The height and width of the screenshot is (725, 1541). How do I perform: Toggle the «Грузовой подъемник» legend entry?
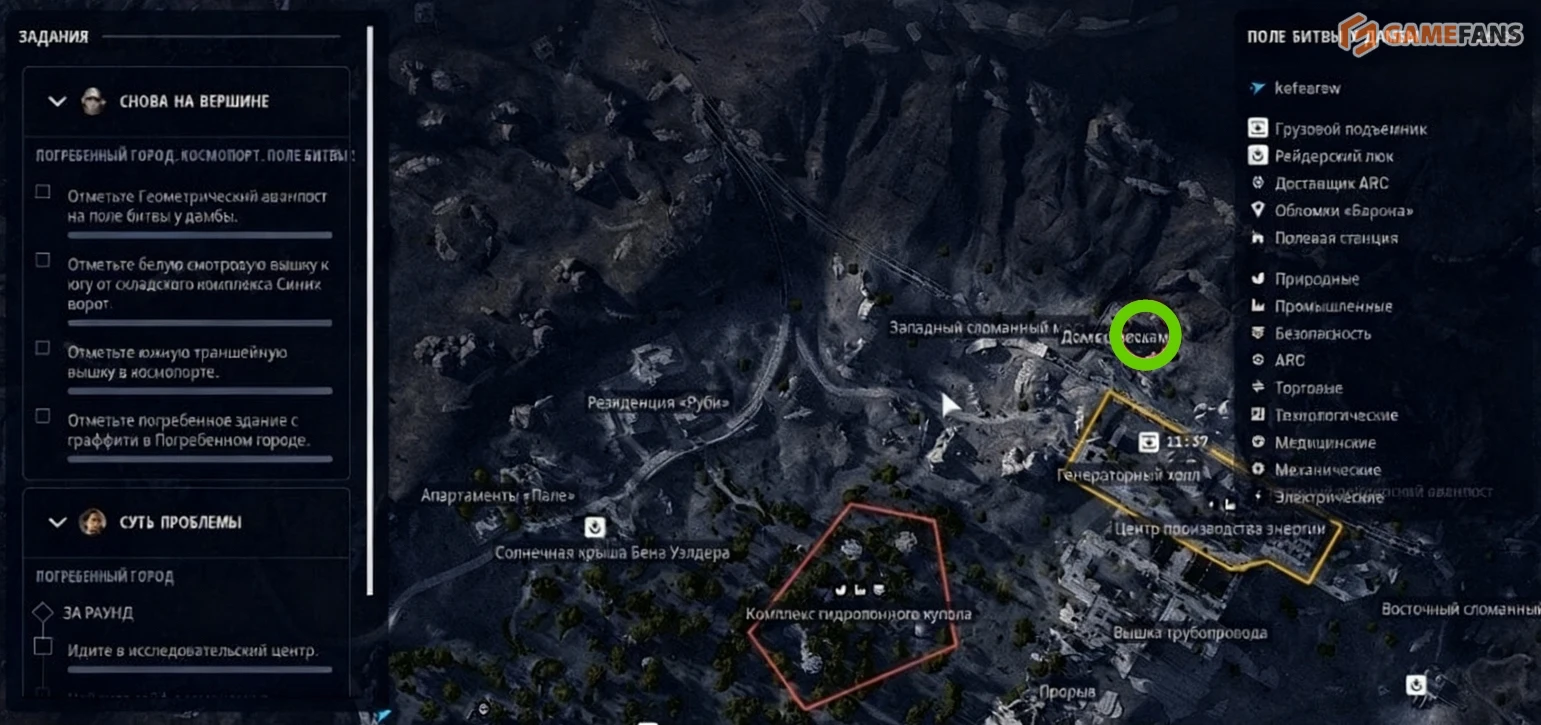click(x=1350, y=129)
